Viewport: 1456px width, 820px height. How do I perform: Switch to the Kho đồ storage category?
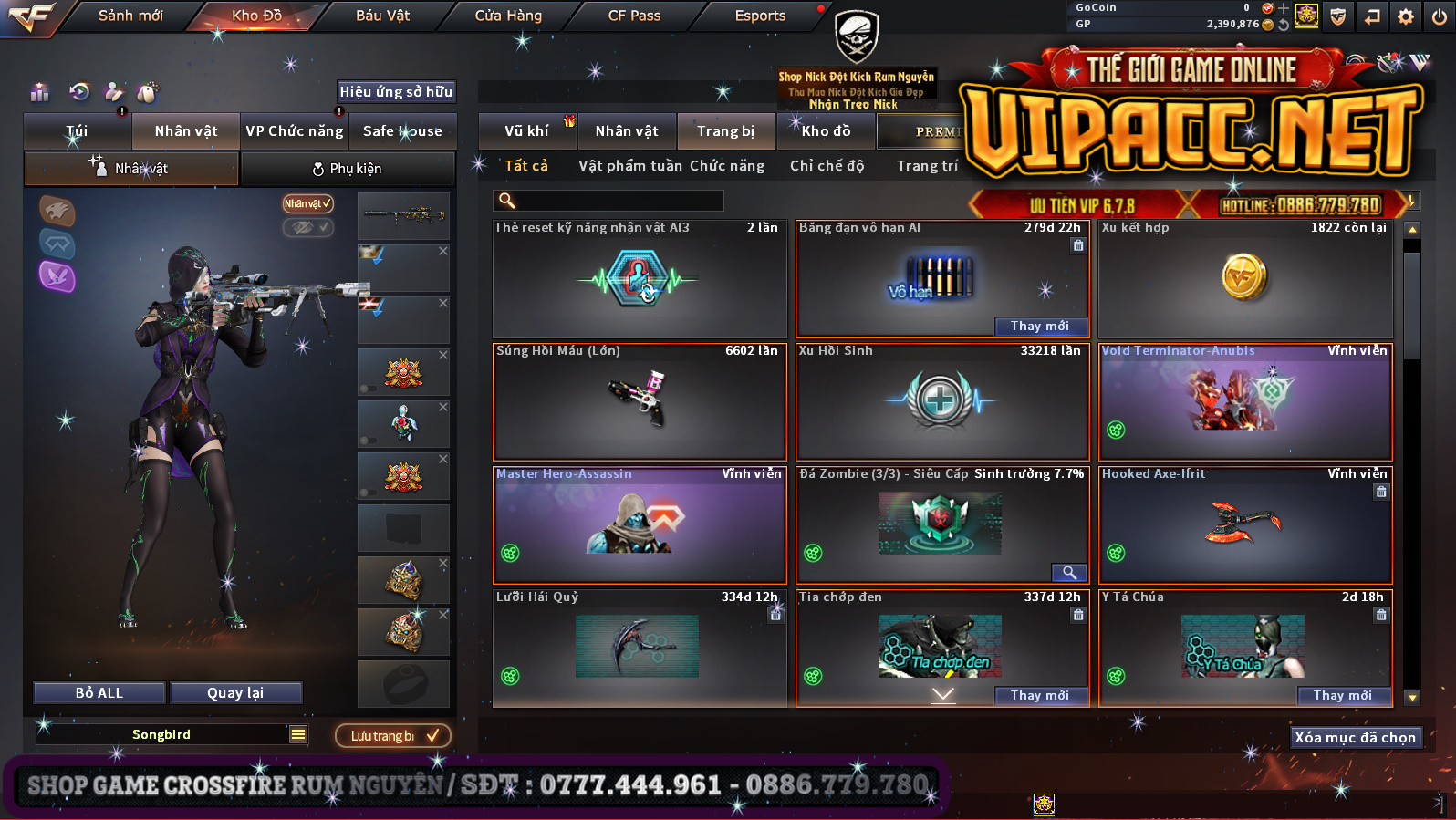pos(826,131)
